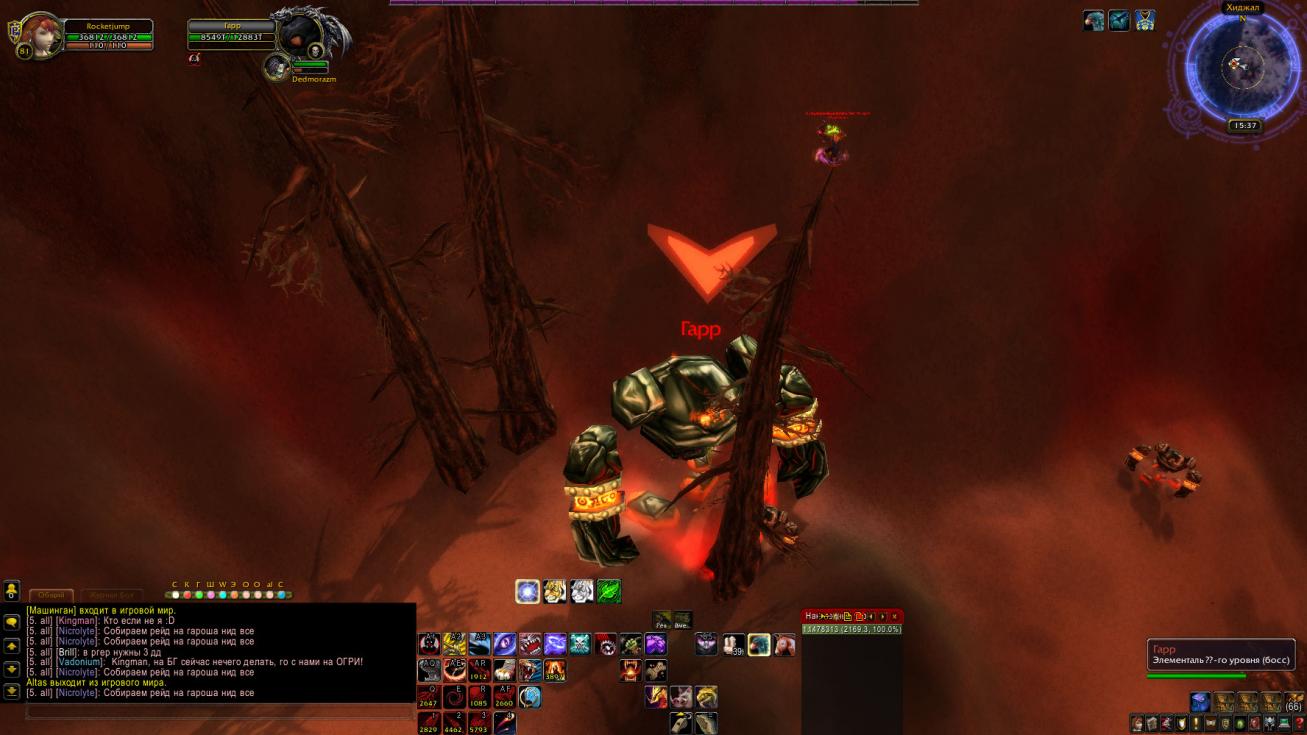Open the friends list button above chat
The width and height of the screenshot is (1307, 735).
(x=12, y=590)
